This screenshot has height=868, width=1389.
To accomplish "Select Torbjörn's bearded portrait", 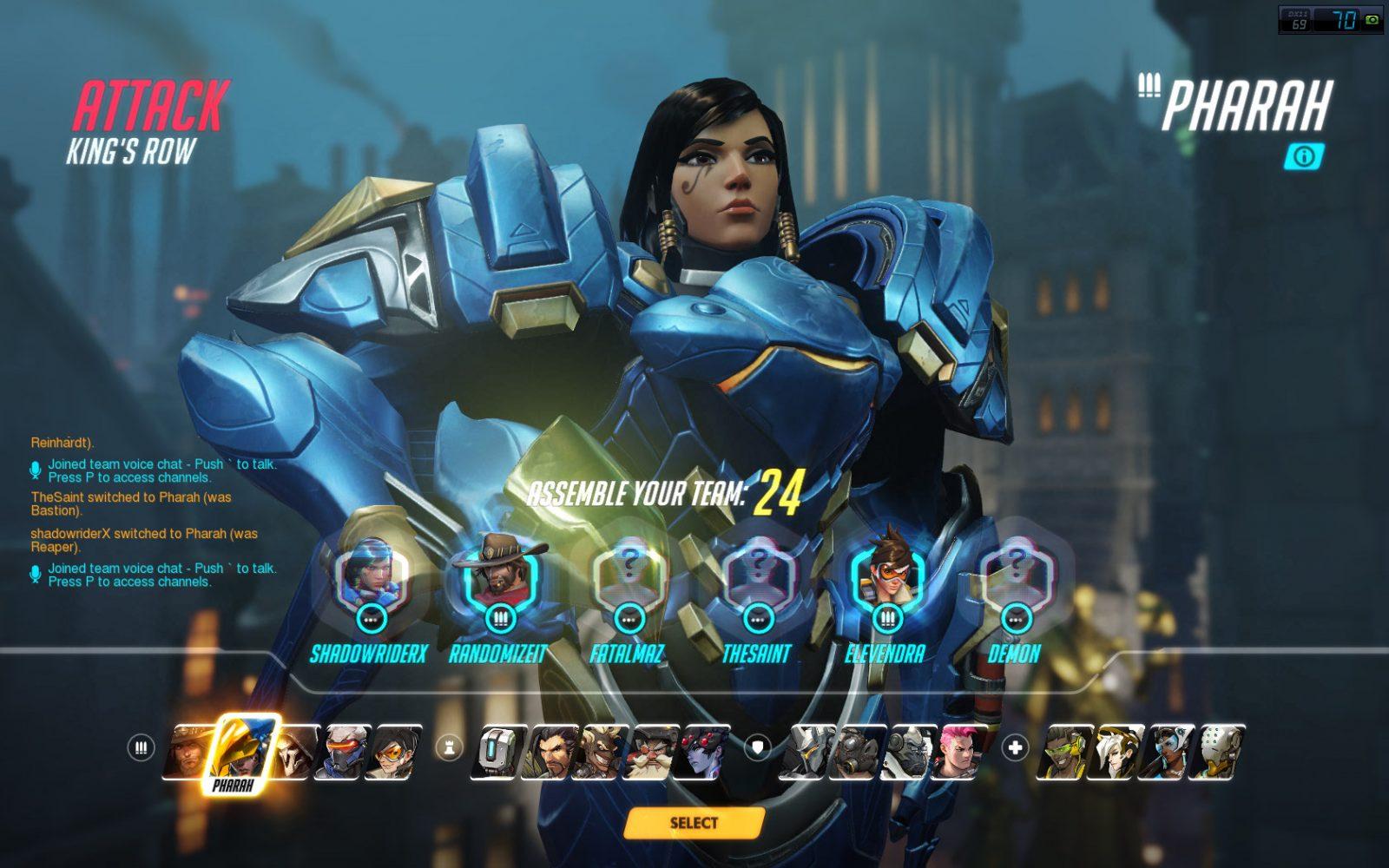I will coord(655,752).
